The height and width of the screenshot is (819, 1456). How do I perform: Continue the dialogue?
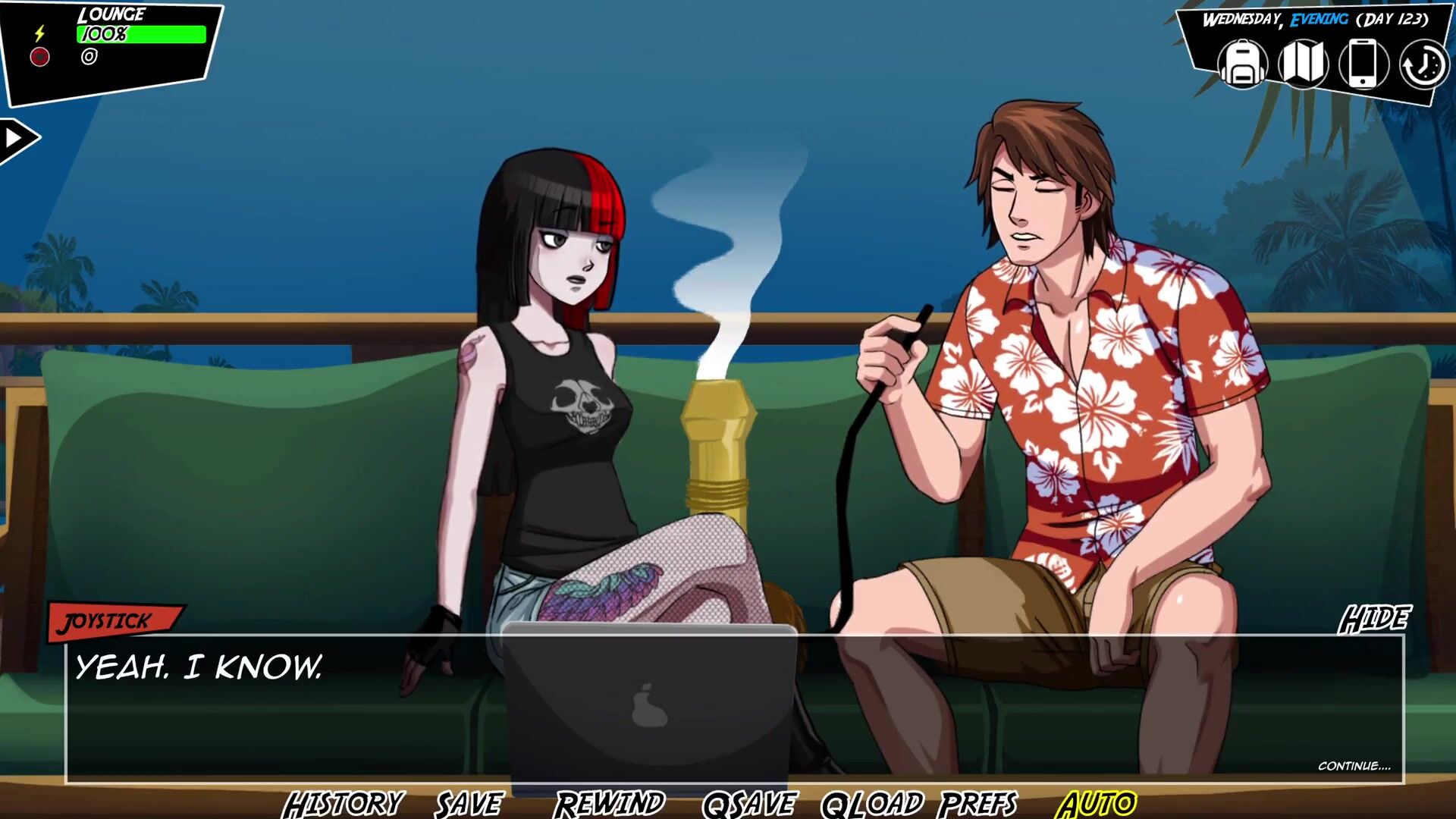[1354, 766]
